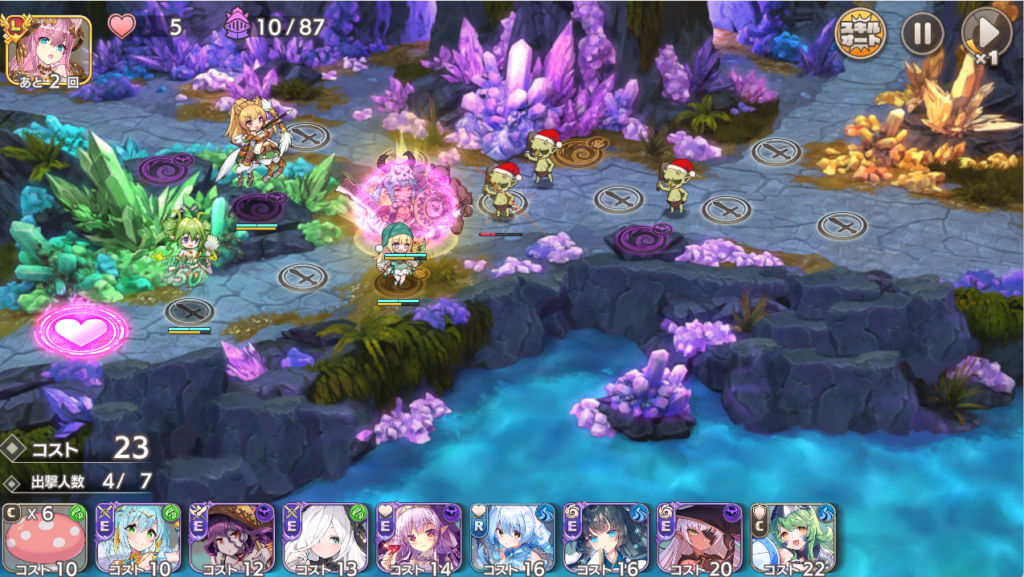Viewport: 1024px width, 577px height.
Task: Select the light-blue-haired R unit card
Action: [512, 538]
